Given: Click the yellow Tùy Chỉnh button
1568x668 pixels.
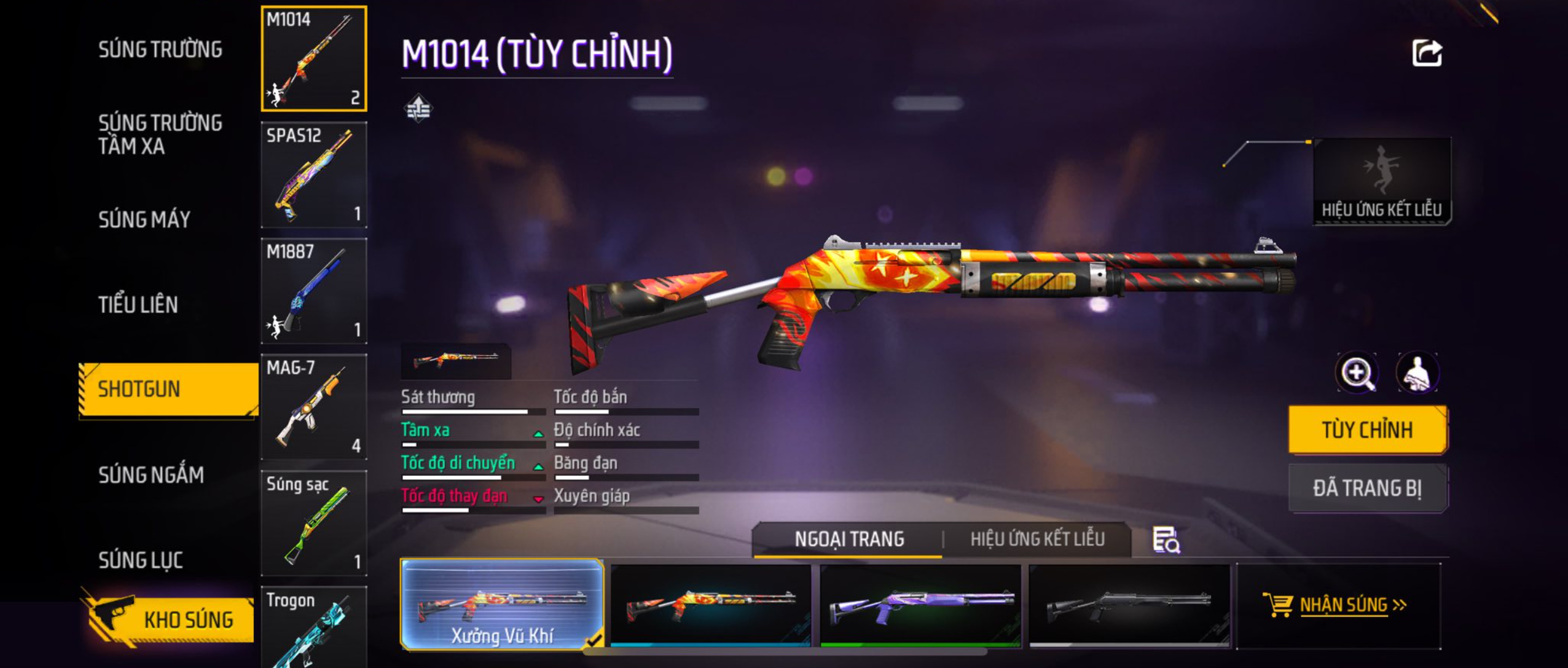Looking at the screenshot, I should 1368,430.
